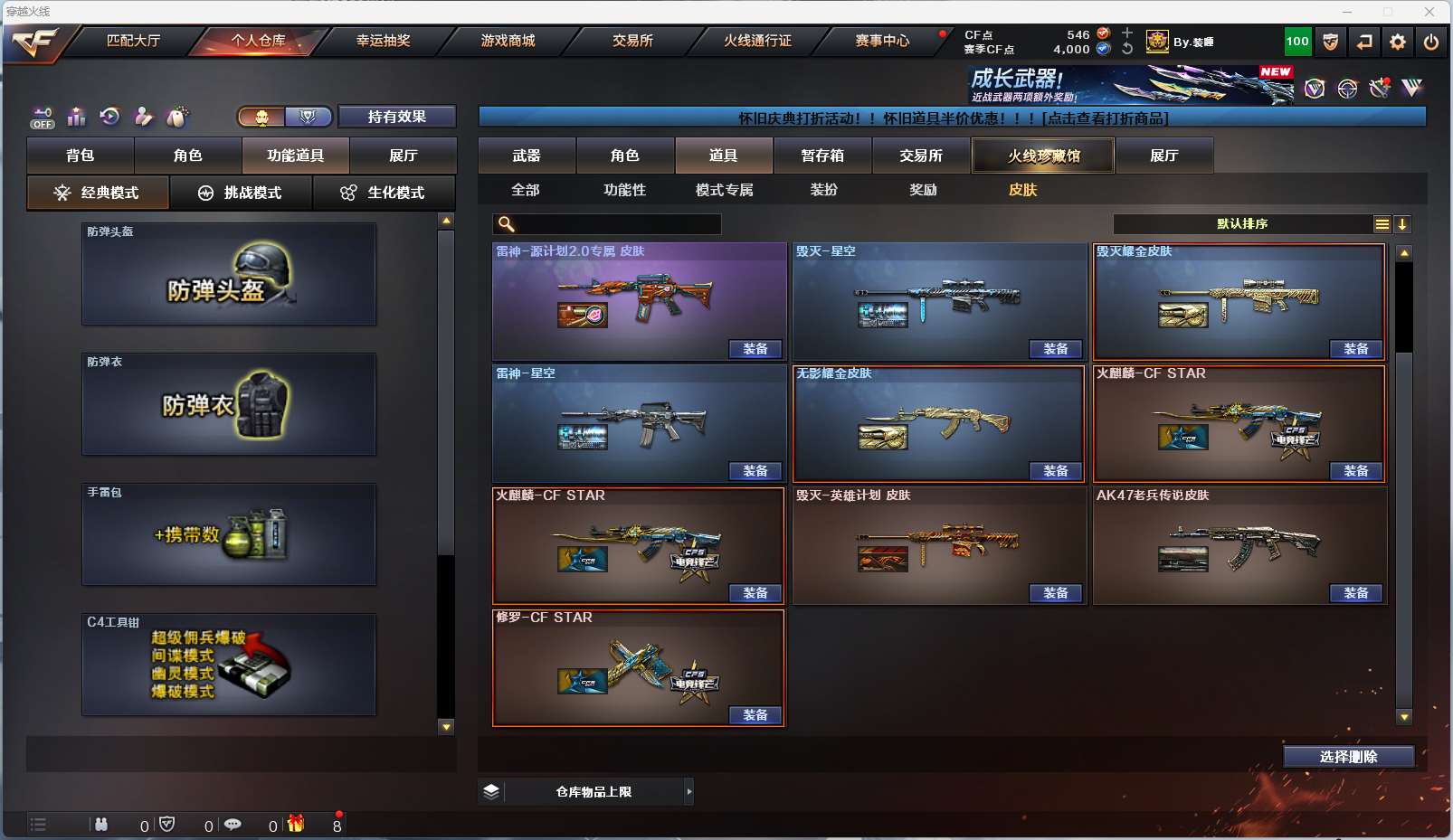Close the game window
This screenshot has width=1453, height=840.
tap(1429, 12)
